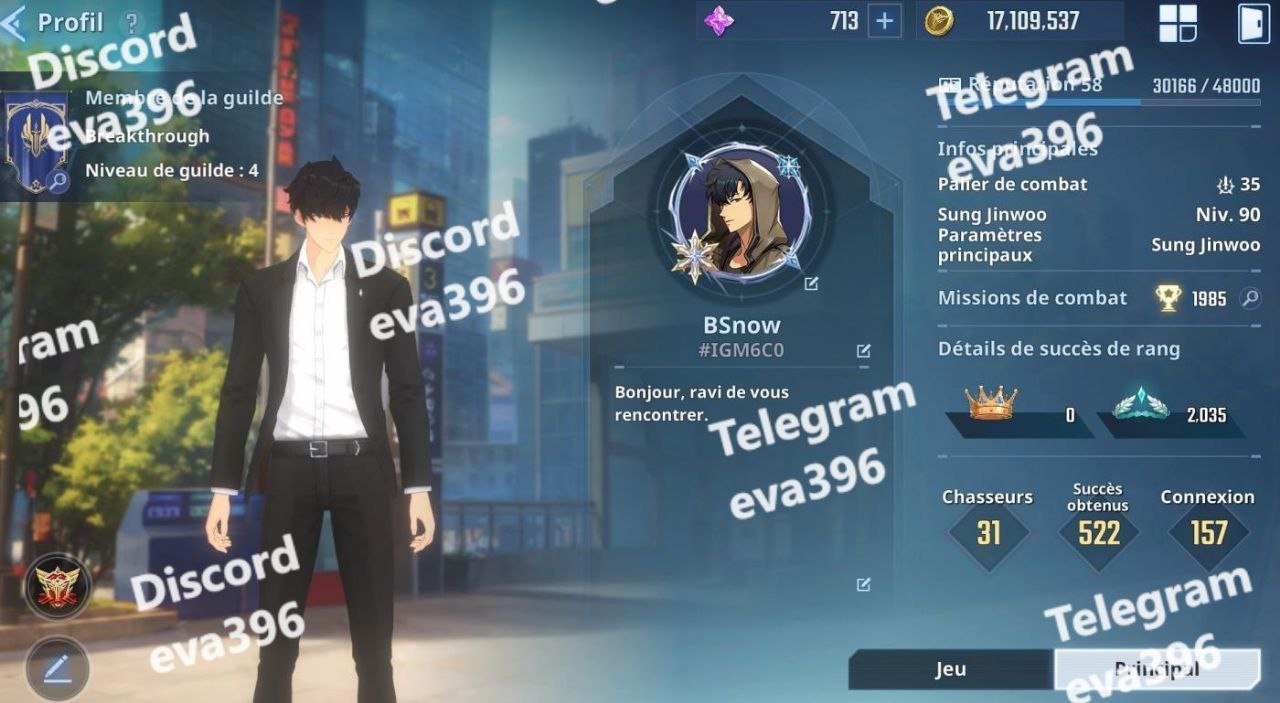The image size is (1280, 703).
Task: Open the Succès obtenus tile
Action: 1098,530
